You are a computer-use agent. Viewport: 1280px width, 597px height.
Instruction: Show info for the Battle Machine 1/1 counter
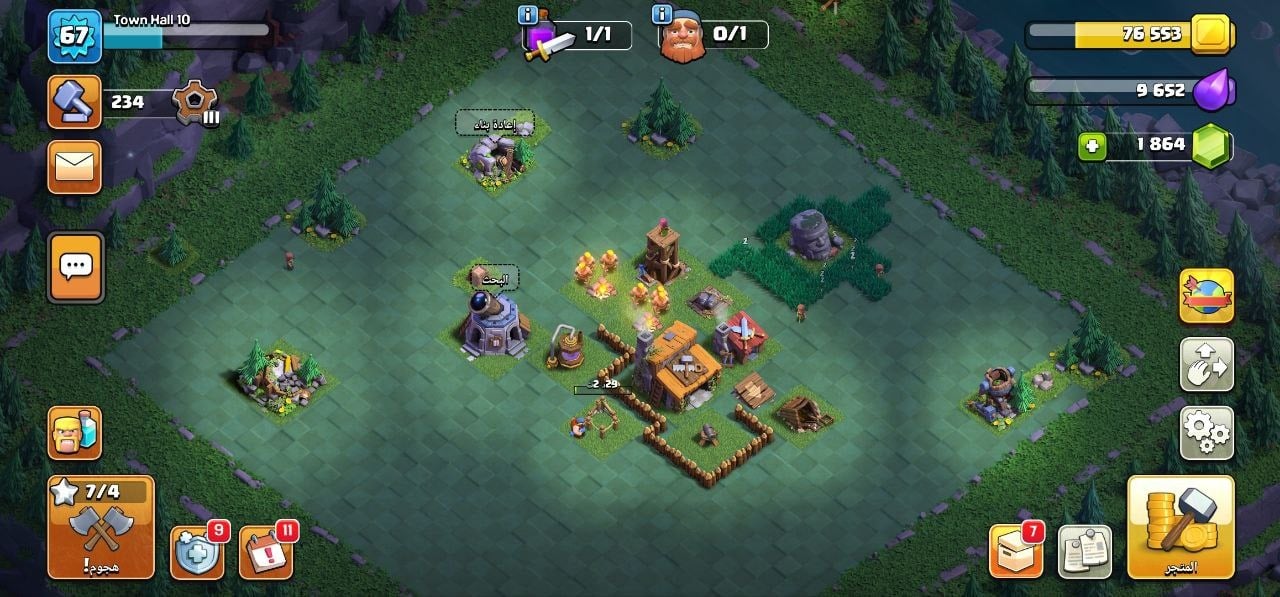point(529,15)
